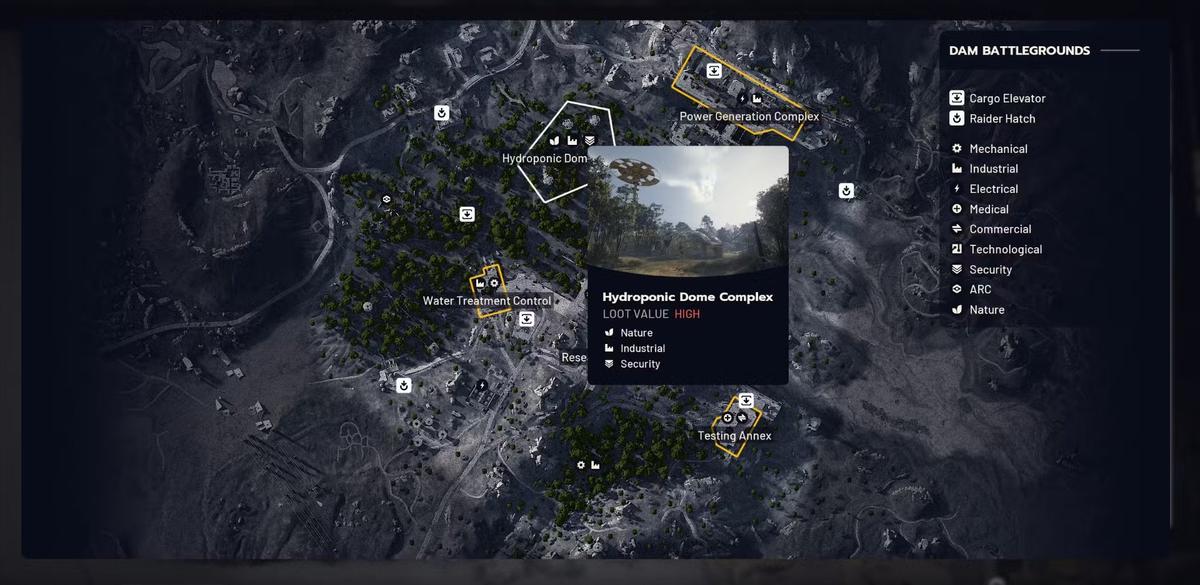This screenshot has height=585, width=1200.
Task: Open the Water Treatment Control location
Action: [486, 301]
